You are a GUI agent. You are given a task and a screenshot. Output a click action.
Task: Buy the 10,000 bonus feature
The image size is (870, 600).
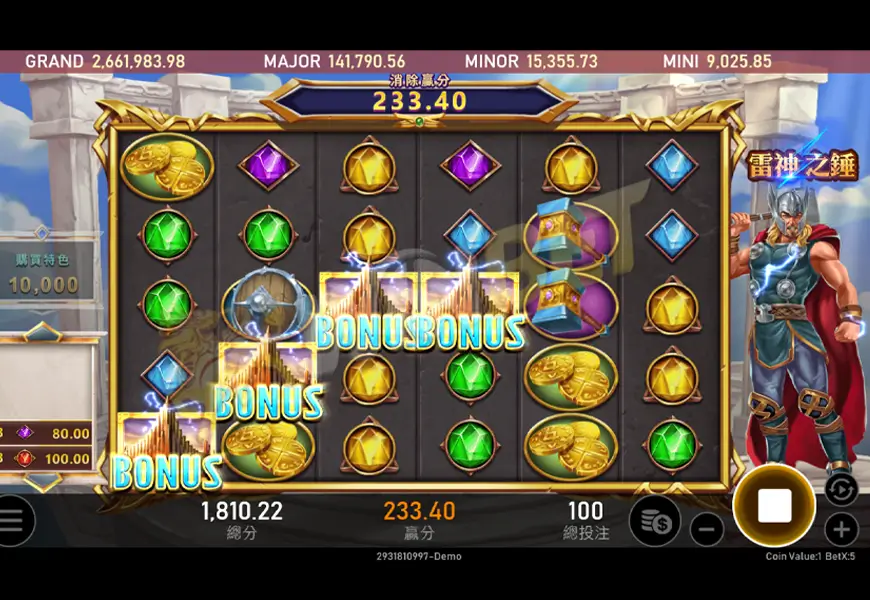click(x=44, y=274)
